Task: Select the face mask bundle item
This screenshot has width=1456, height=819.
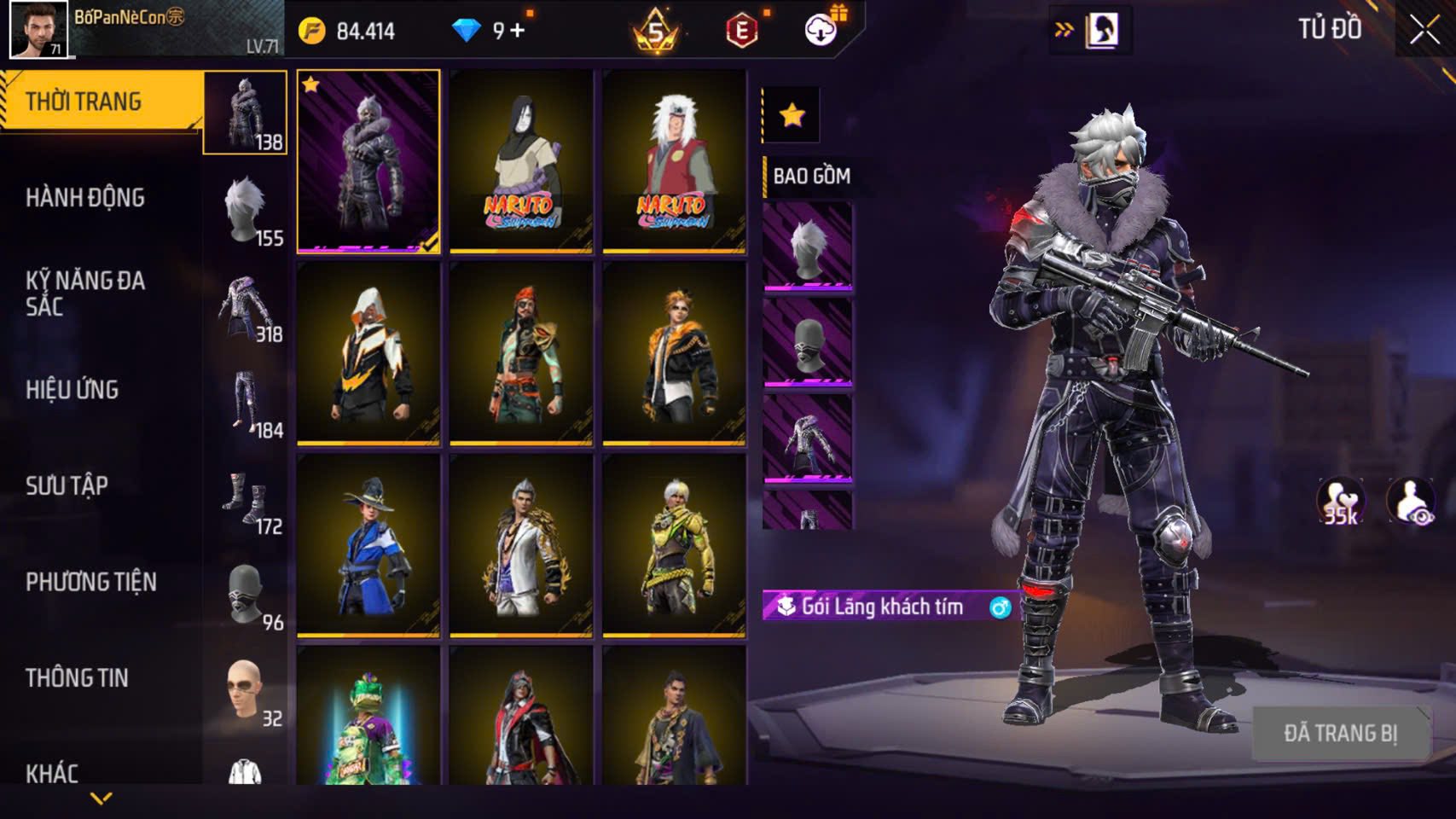Action: (x=807, y=343)
